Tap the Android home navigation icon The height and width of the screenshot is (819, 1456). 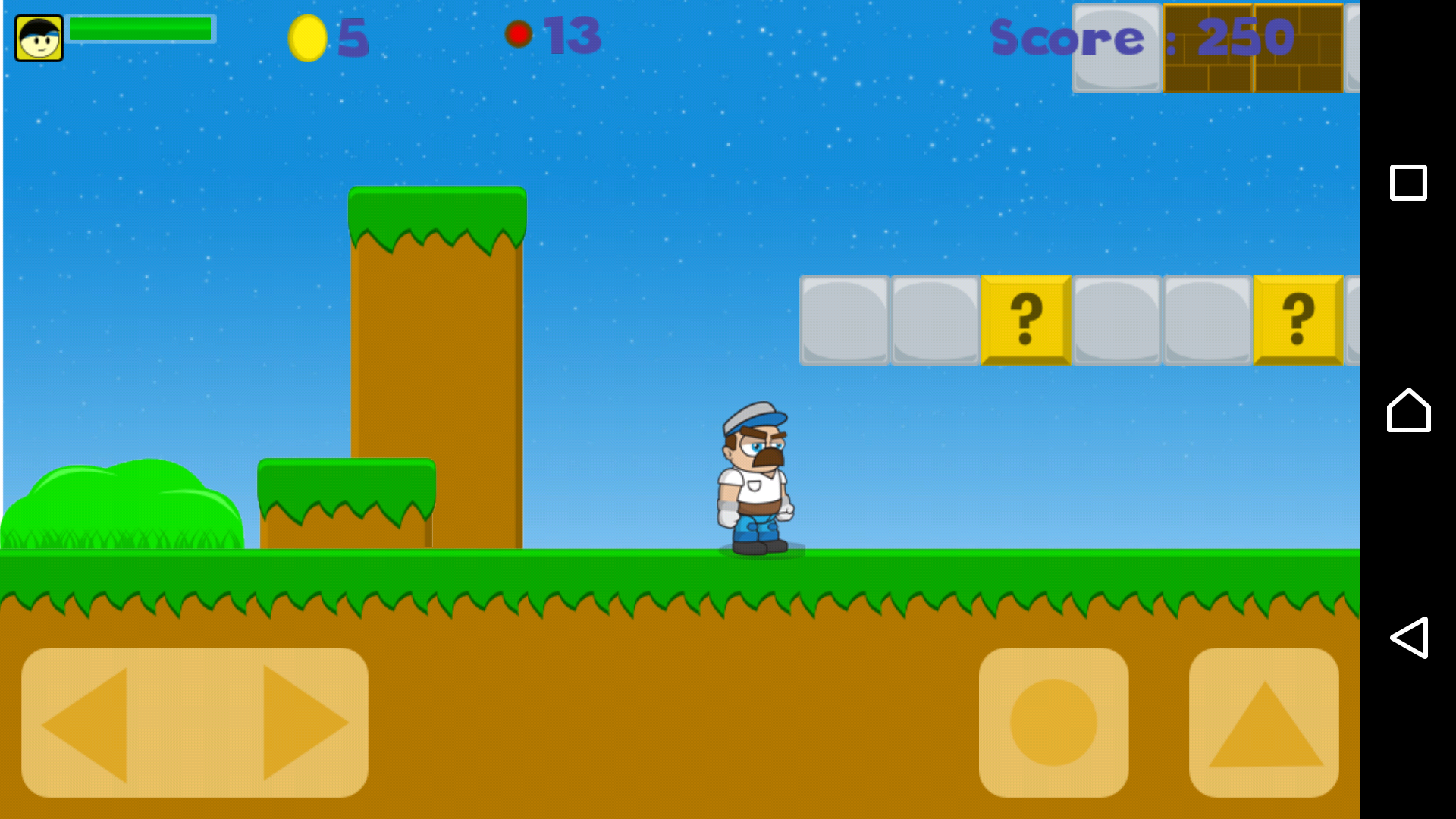click(x=1408, y=412)
